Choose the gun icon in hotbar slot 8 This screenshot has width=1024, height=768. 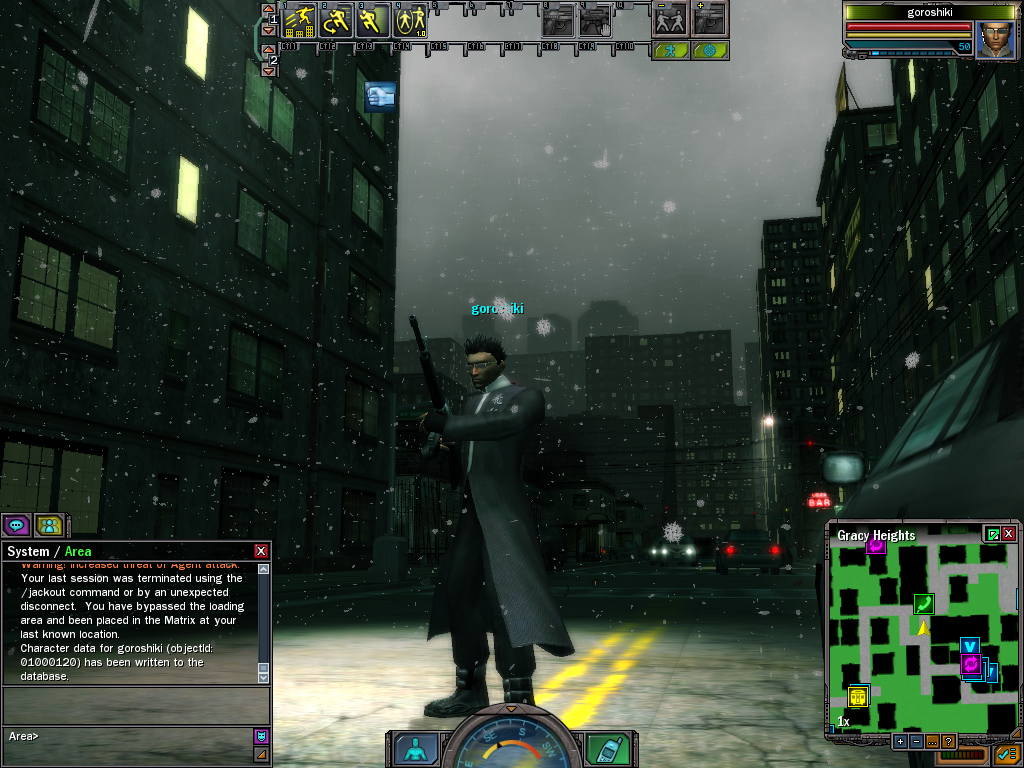tap(558, 21)
